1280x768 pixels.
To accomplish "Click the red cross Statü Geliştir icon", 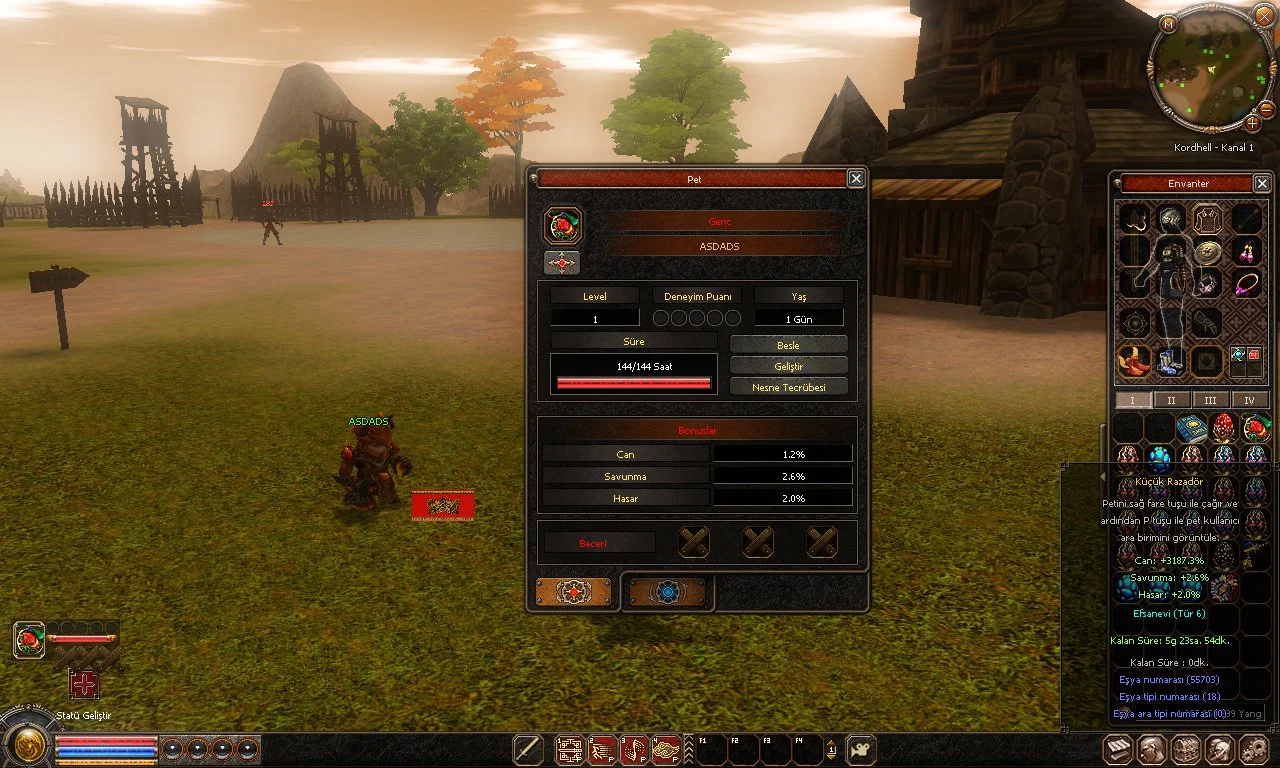I will coord(84,684).
